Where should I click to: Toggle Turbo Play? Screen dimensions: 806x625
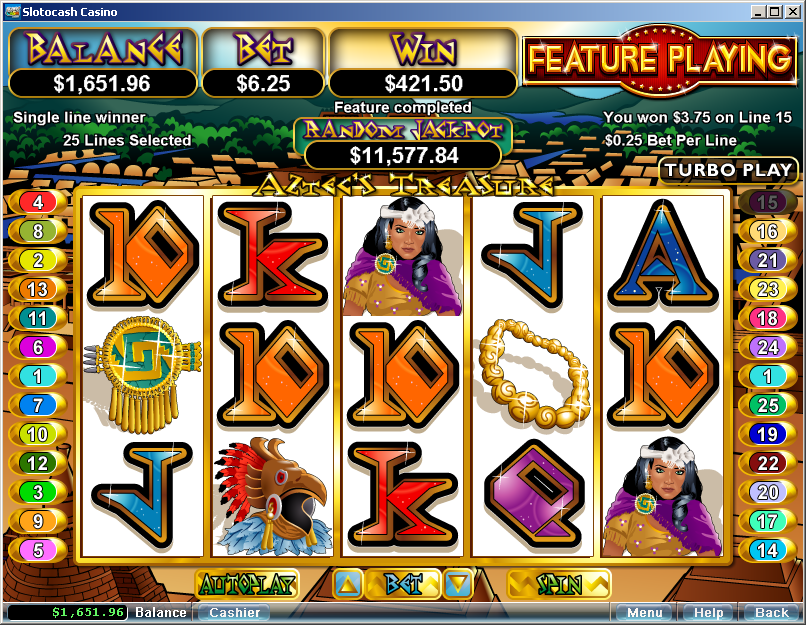[x=729, y=170]
